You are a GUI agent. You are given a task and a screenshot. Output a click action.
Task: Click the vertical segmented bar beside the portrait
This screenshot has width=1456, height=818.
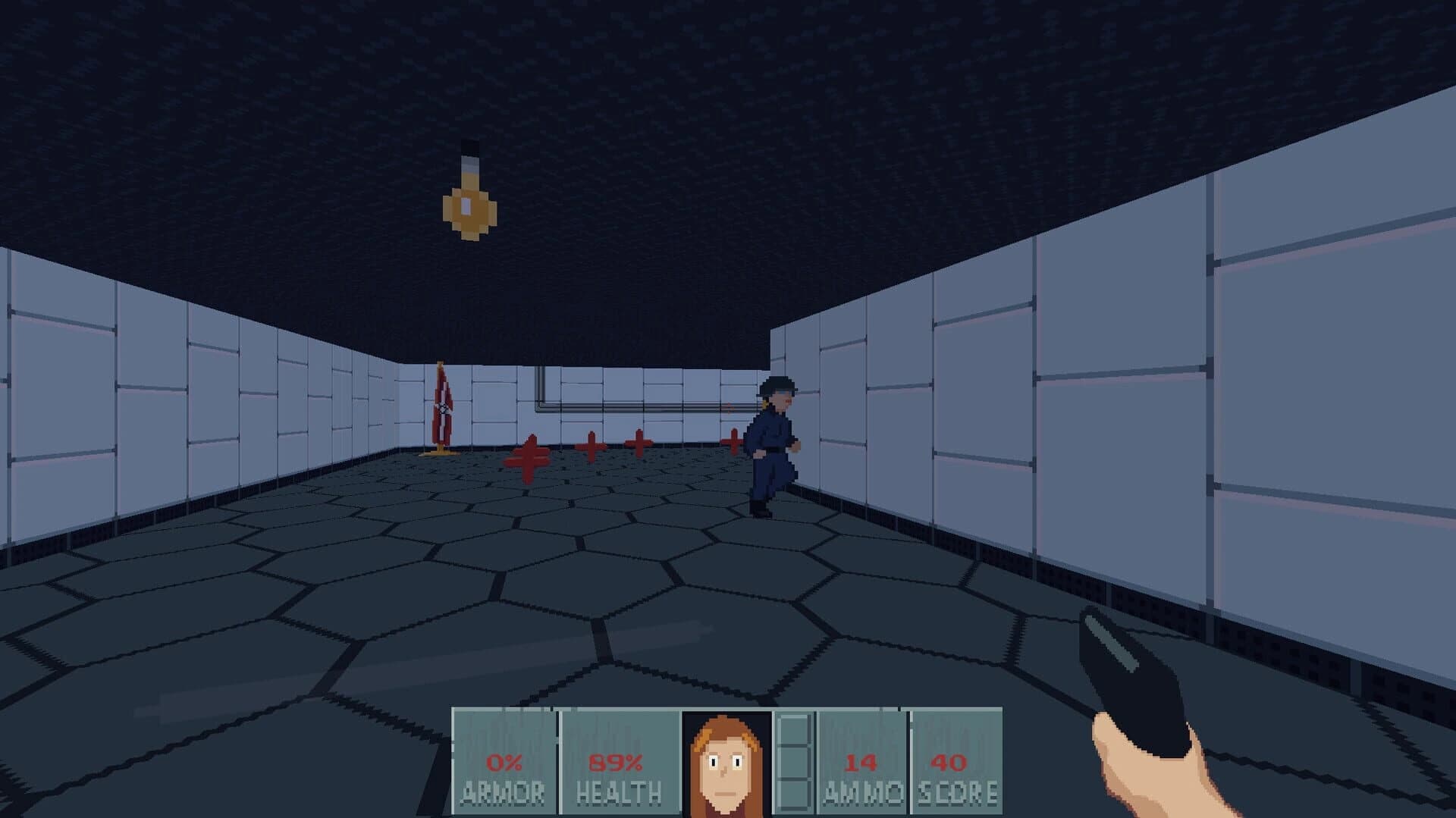click(795, 758)
